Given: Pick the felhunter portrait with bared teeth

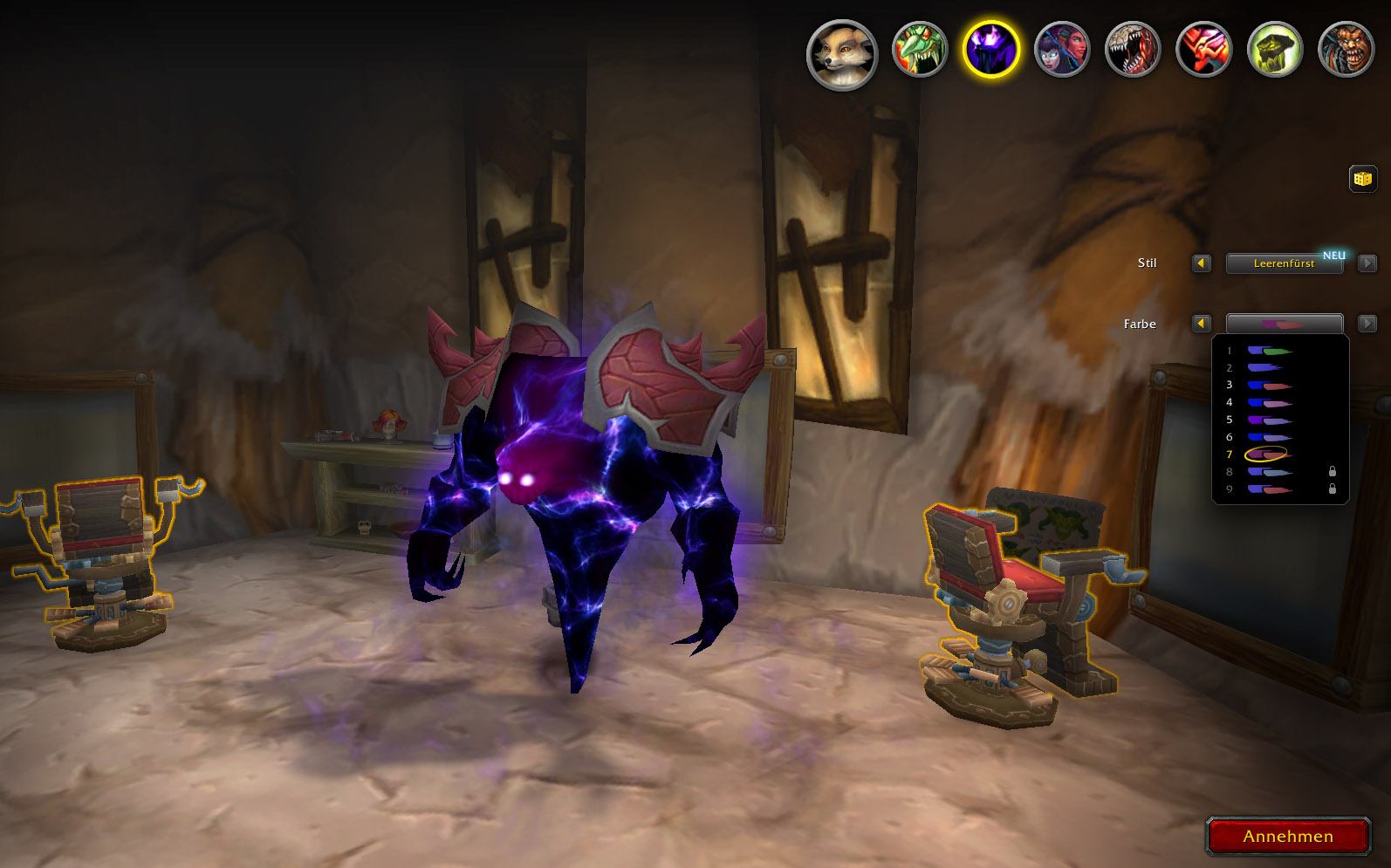Looking at the screenshot, I should tap(1133, 50).
